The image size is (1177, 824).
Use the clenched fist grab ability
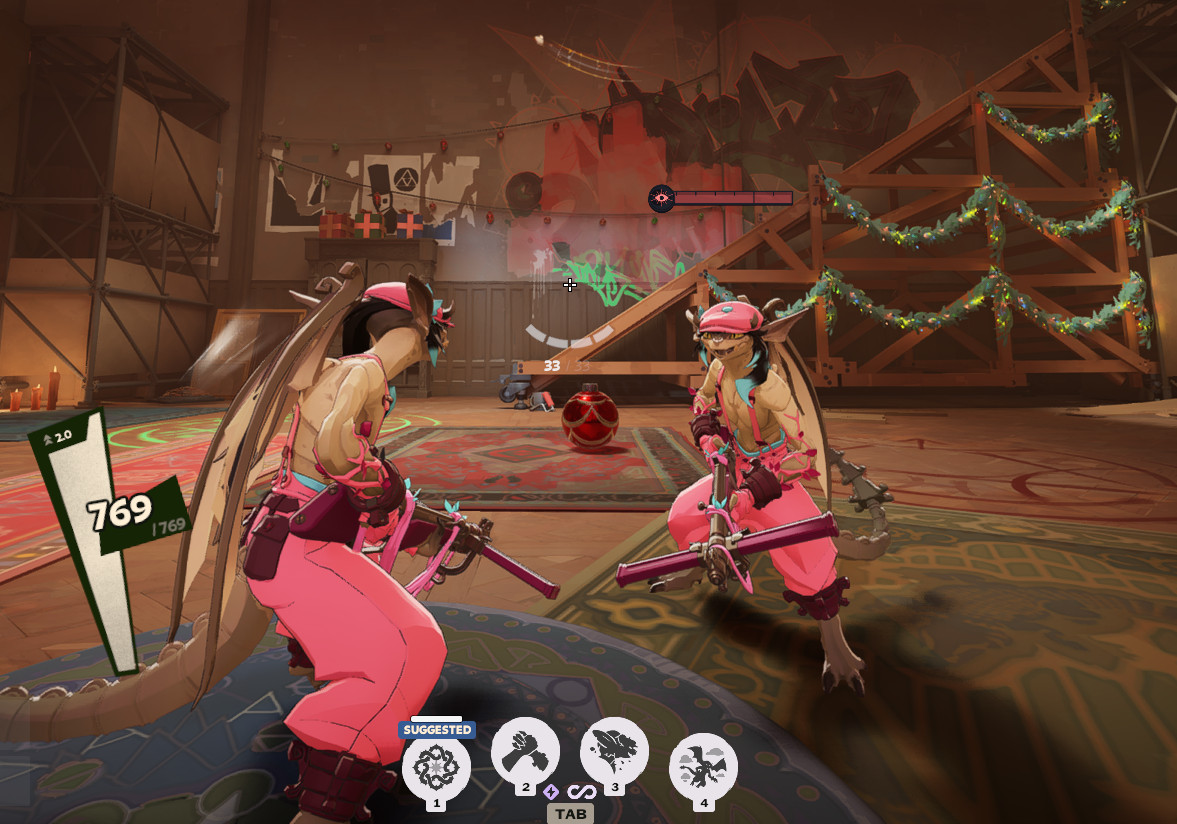click(525, 752)
